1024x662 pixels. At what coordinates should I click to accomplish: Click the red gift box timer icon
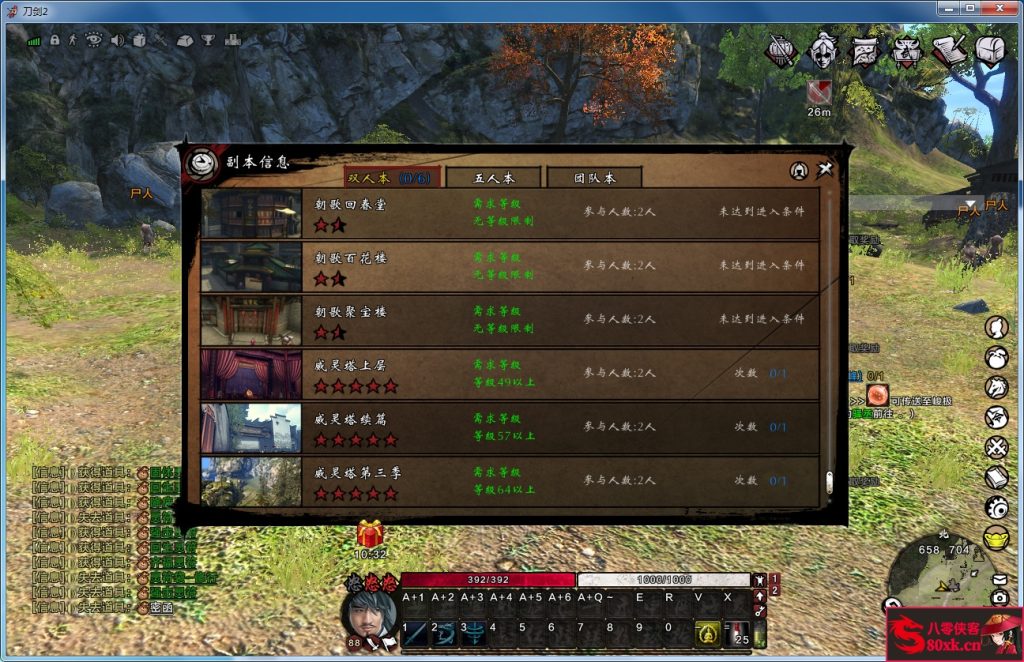[x=370, y=534]
